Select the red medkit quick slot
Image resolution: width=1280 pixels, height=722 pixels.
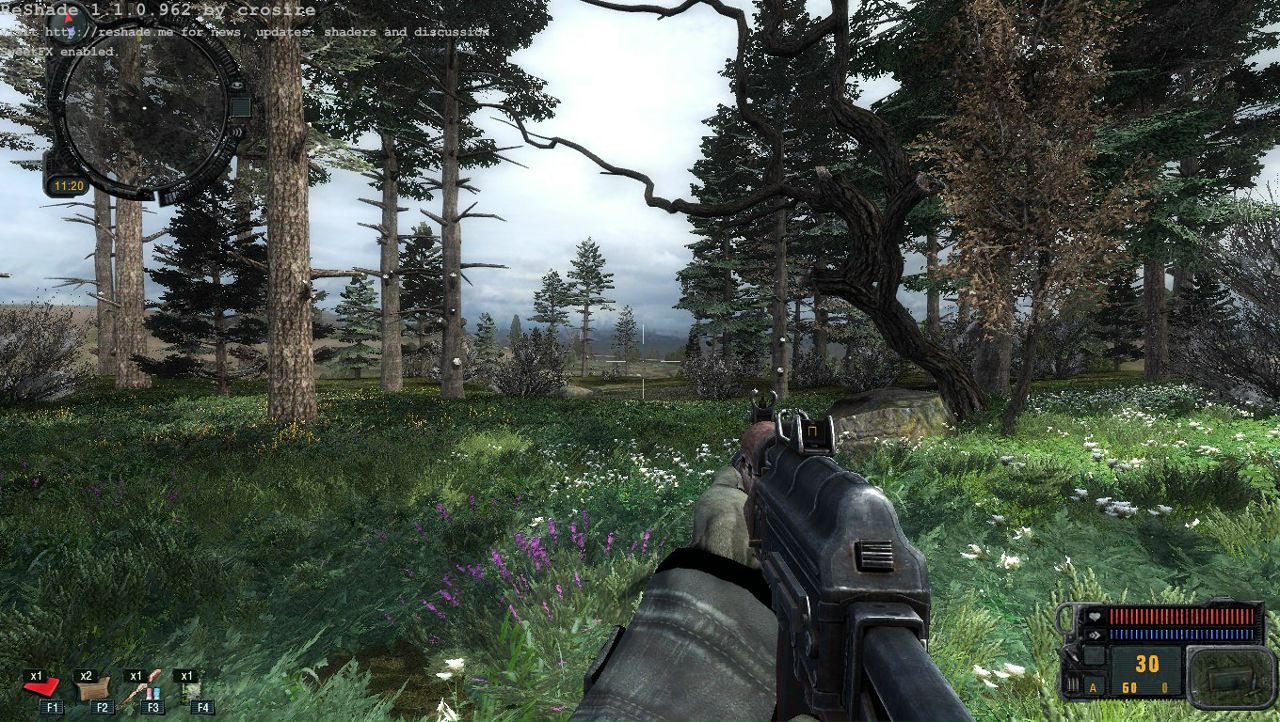click(42, 687)
